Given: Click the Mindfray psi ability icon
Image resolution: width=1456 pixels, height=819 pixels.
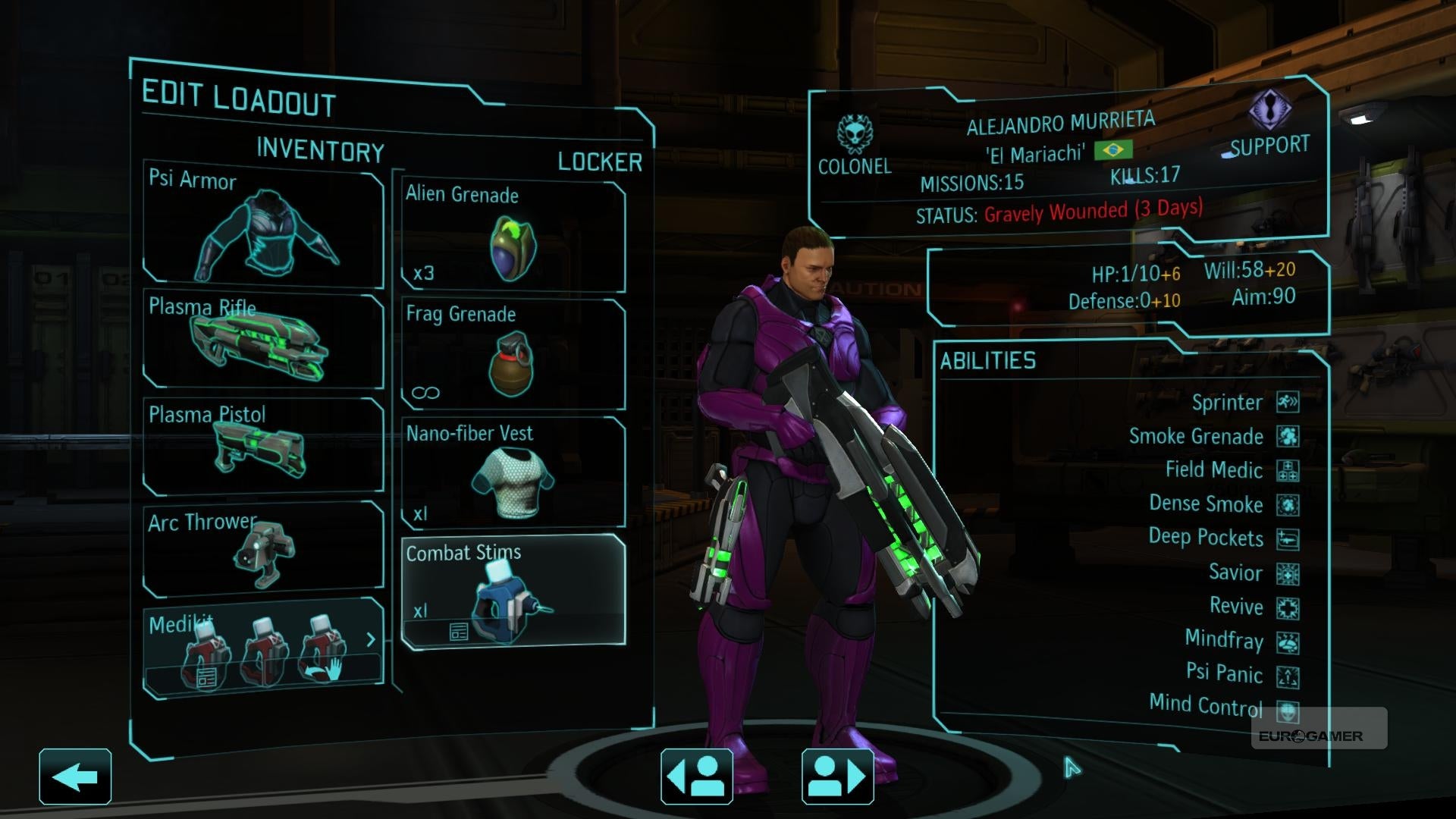Looking at the screenshot, I should [1288, 642].
